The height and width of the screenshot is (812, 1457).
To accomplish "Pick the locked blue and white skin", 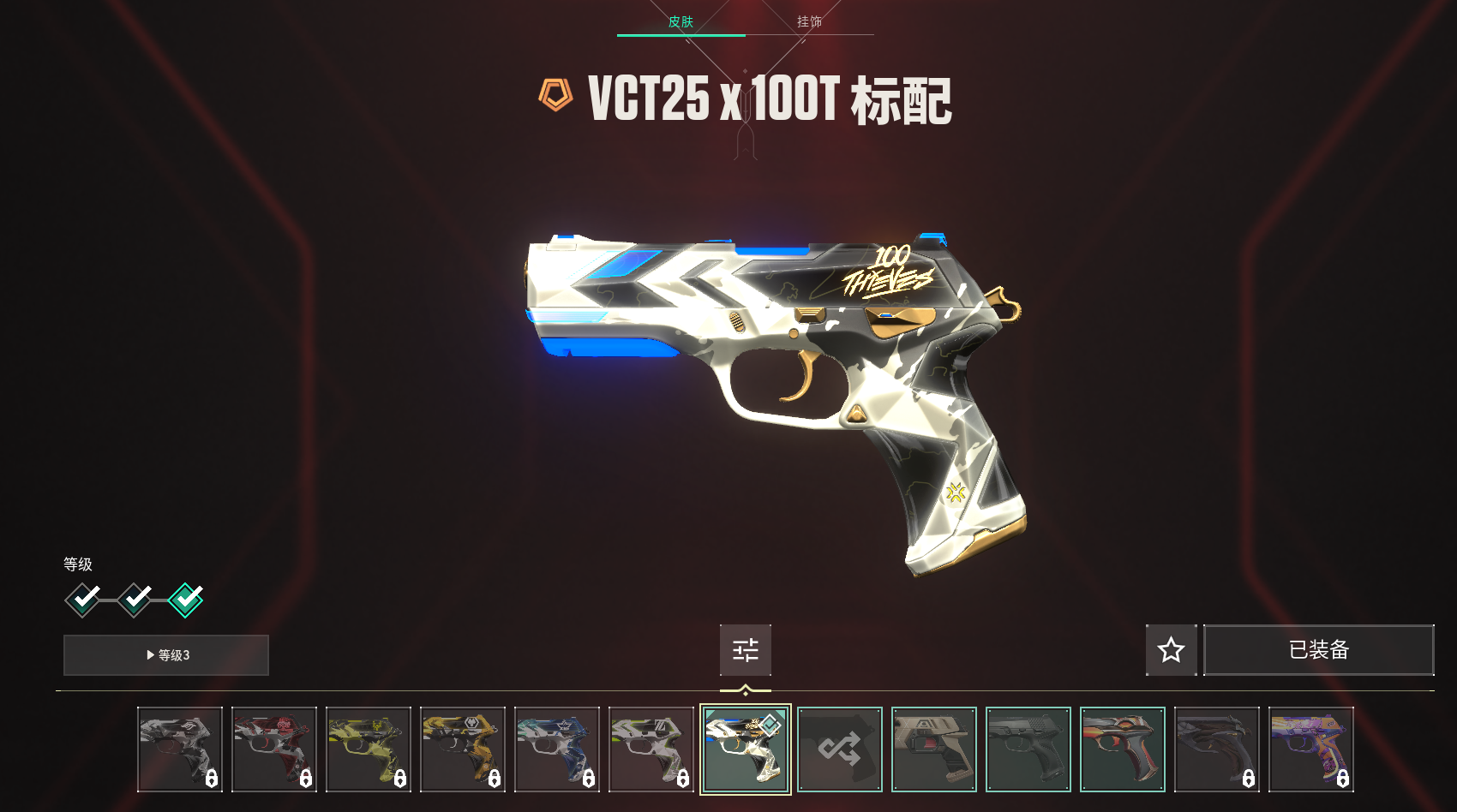I will pos(557,749).
